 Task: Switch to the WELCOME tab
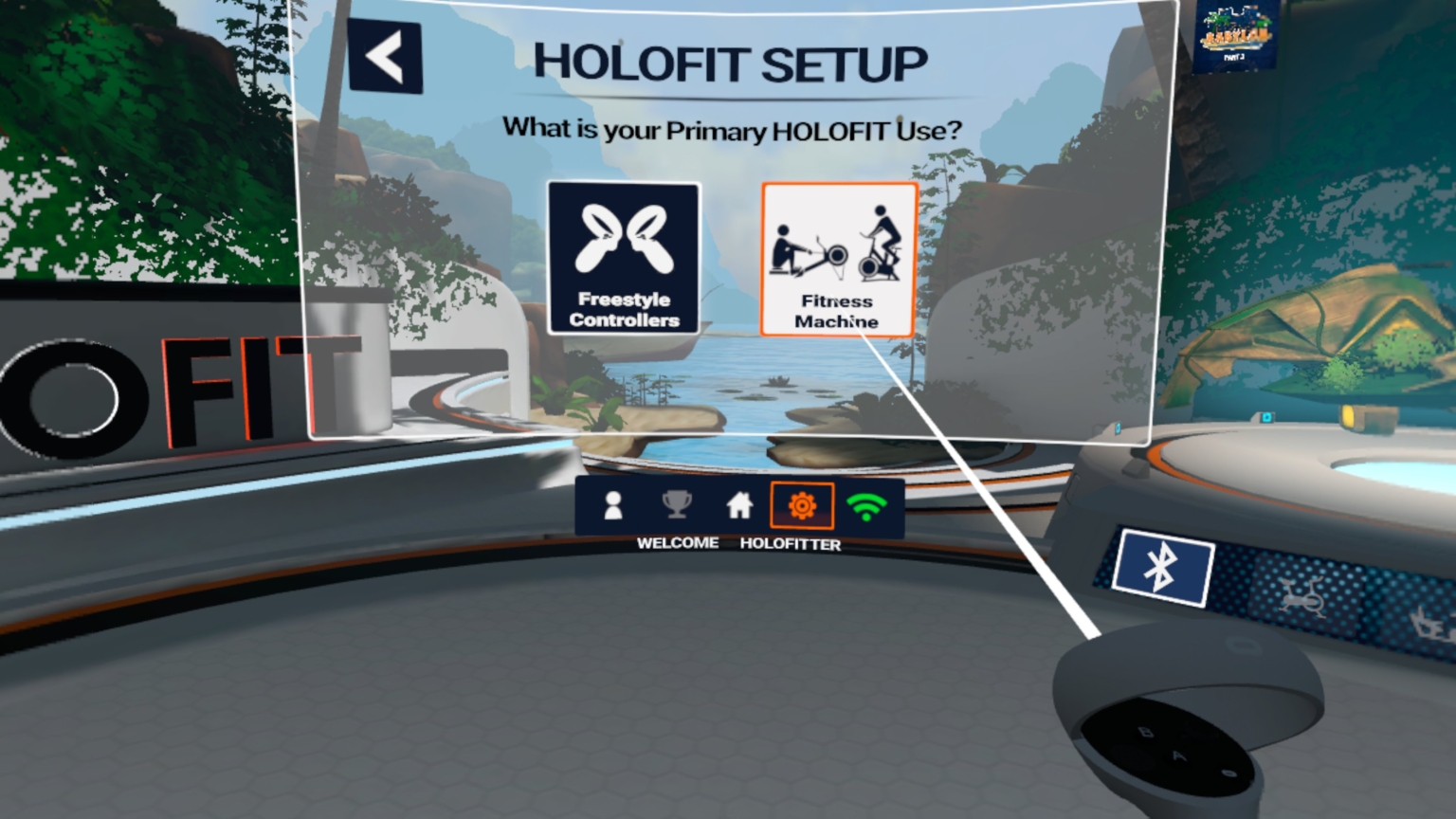click(x=676, y=543)
